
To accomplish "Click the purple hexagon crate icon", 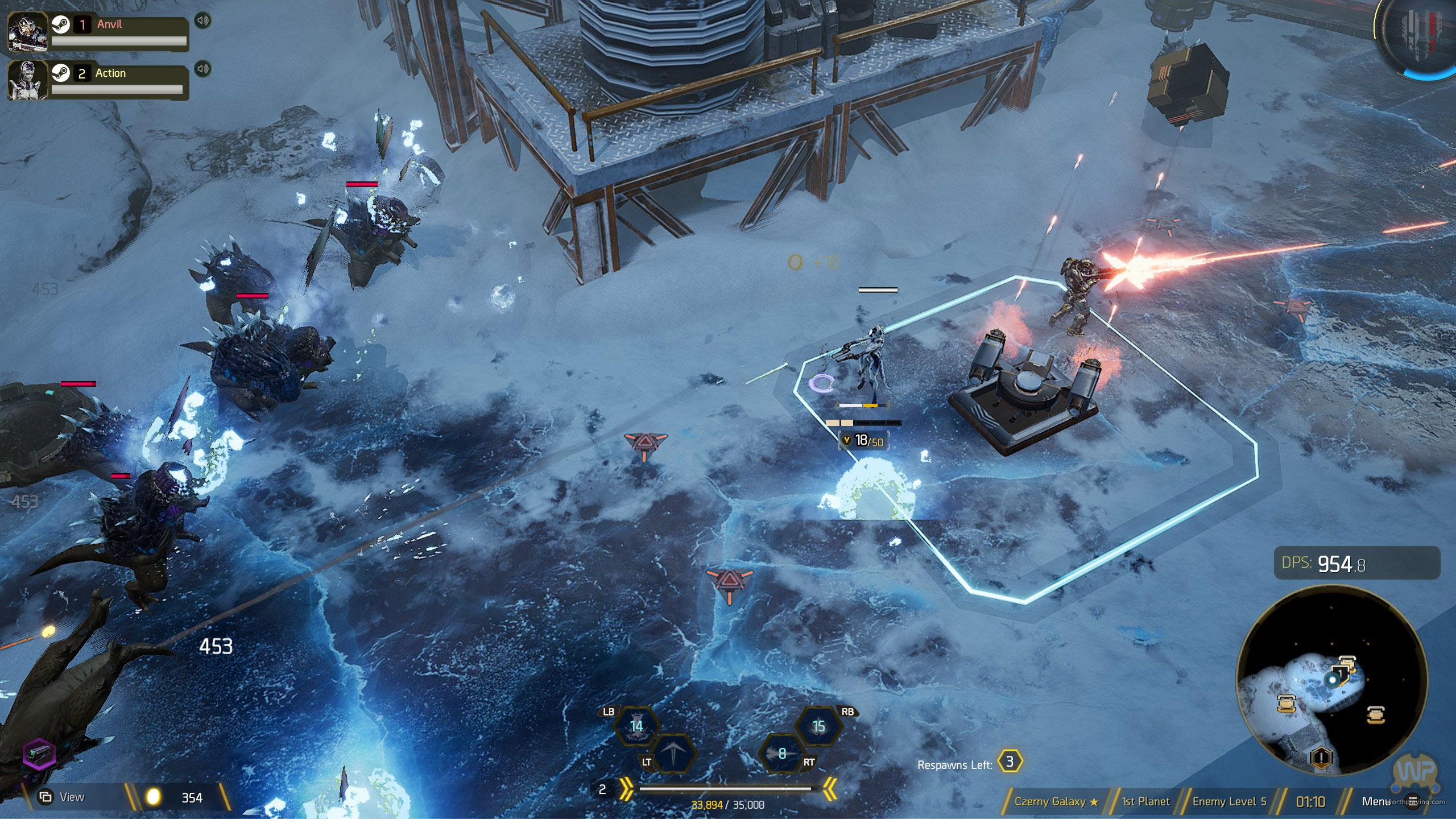I will (x=39, y=754).
